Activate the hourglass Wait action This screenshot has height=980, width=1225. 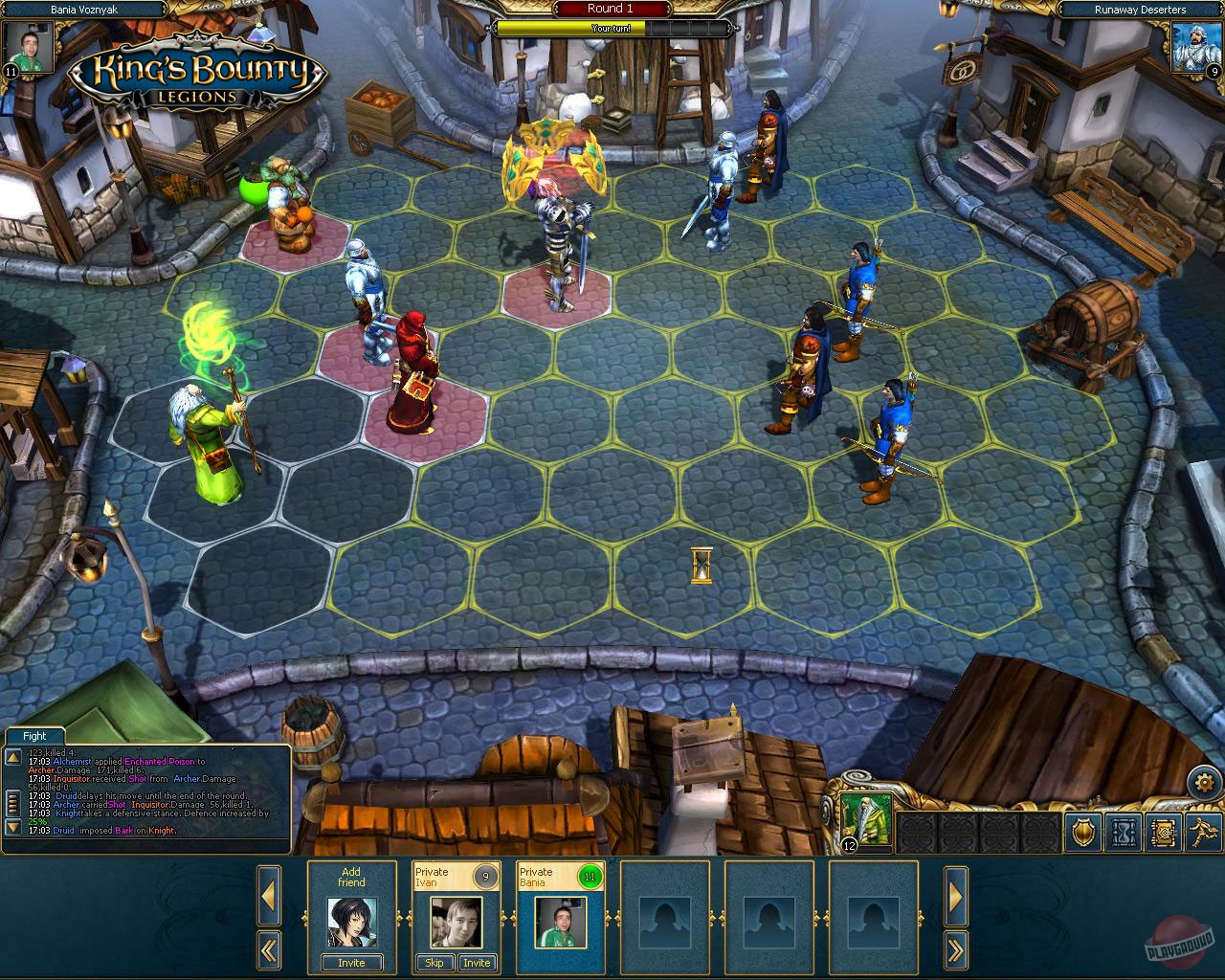point(1122,834)
